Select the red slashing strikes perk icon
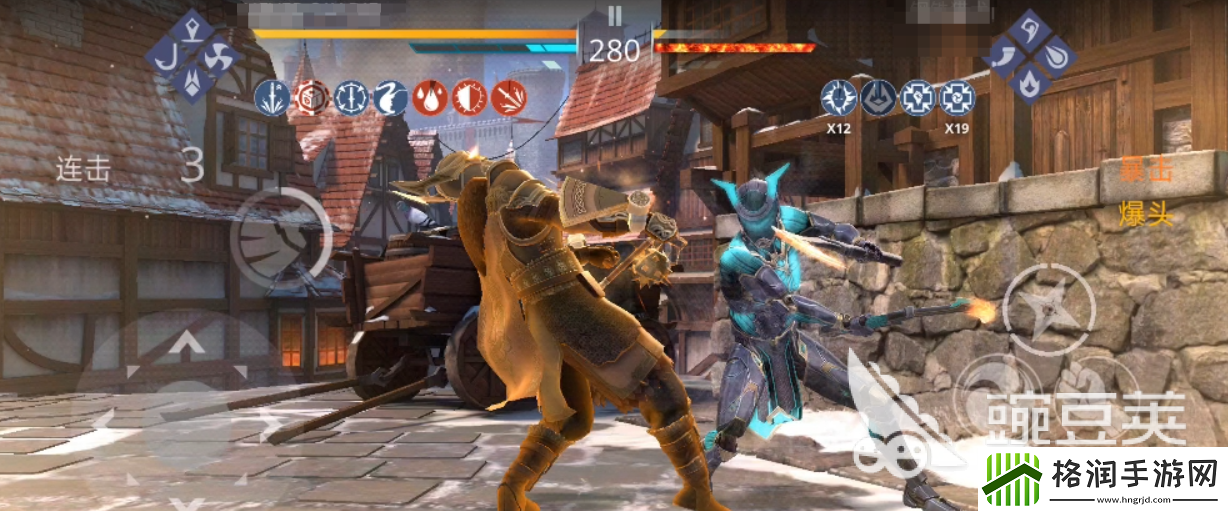This screenshot has width=1228, height=511. point(508,97)
